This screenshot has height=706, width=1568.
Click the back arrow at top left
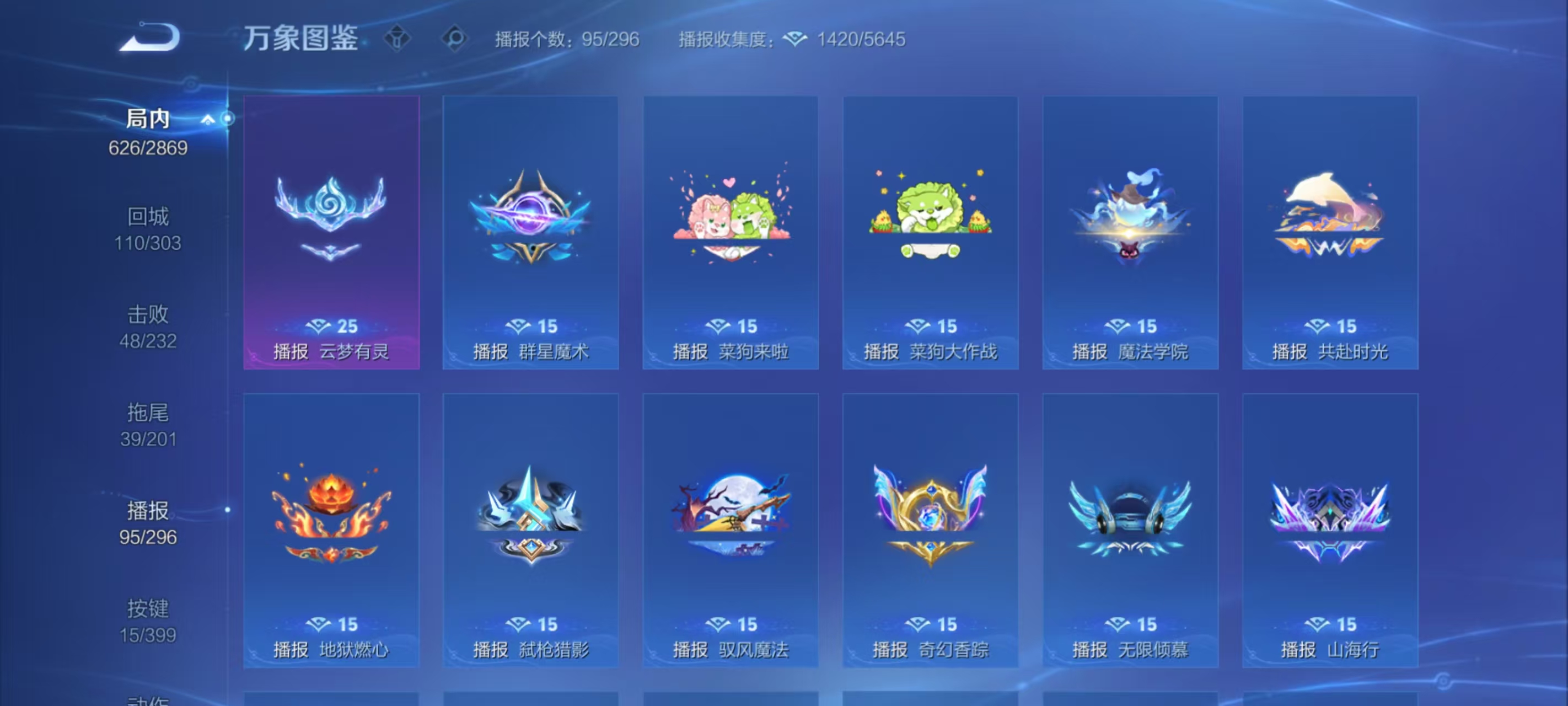tap(149, 39)
